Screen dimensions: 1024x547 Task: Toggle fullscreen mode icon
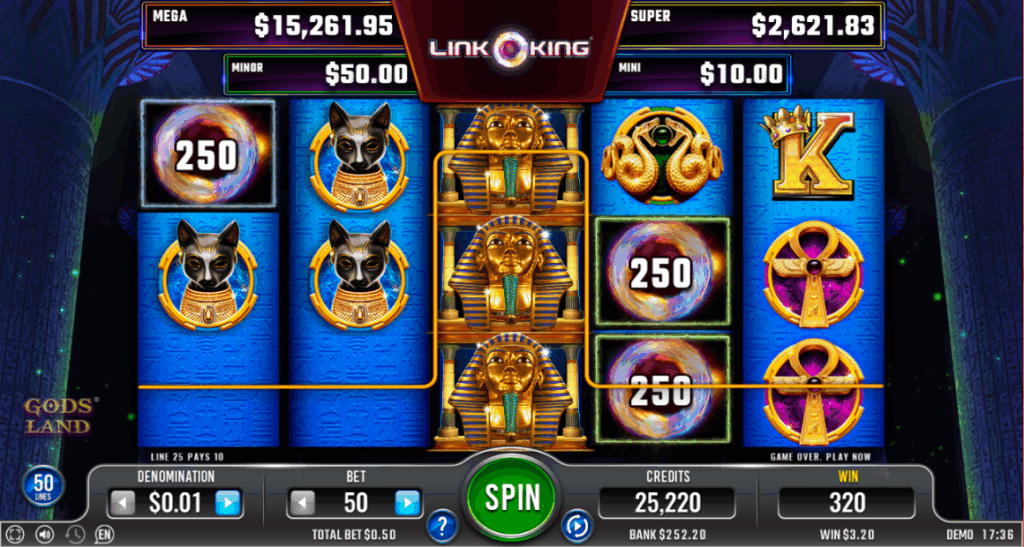[14, 535]
